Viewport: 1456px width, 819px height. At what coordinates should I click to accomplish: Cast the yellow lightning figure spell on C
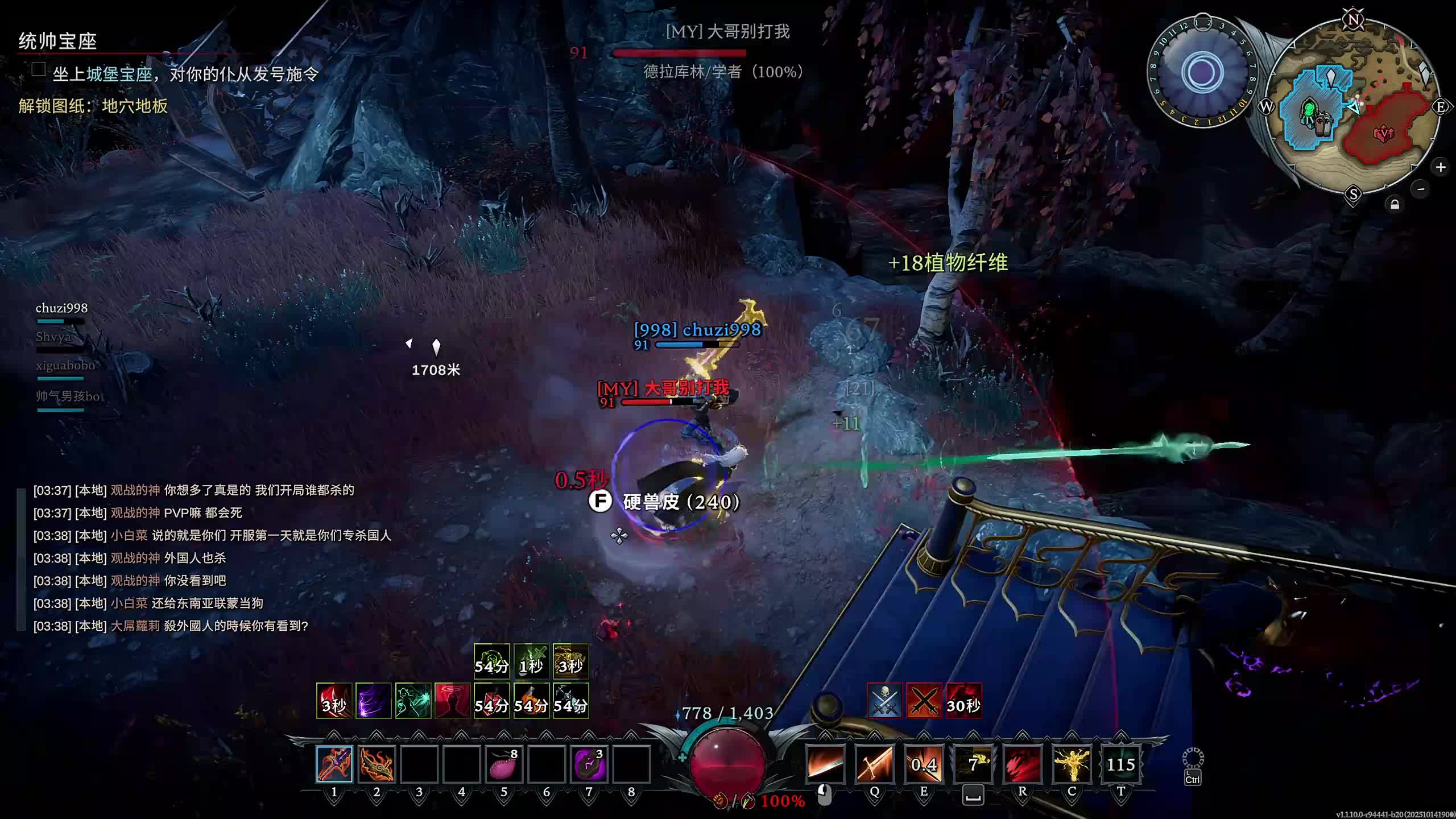pos(1072,764)
